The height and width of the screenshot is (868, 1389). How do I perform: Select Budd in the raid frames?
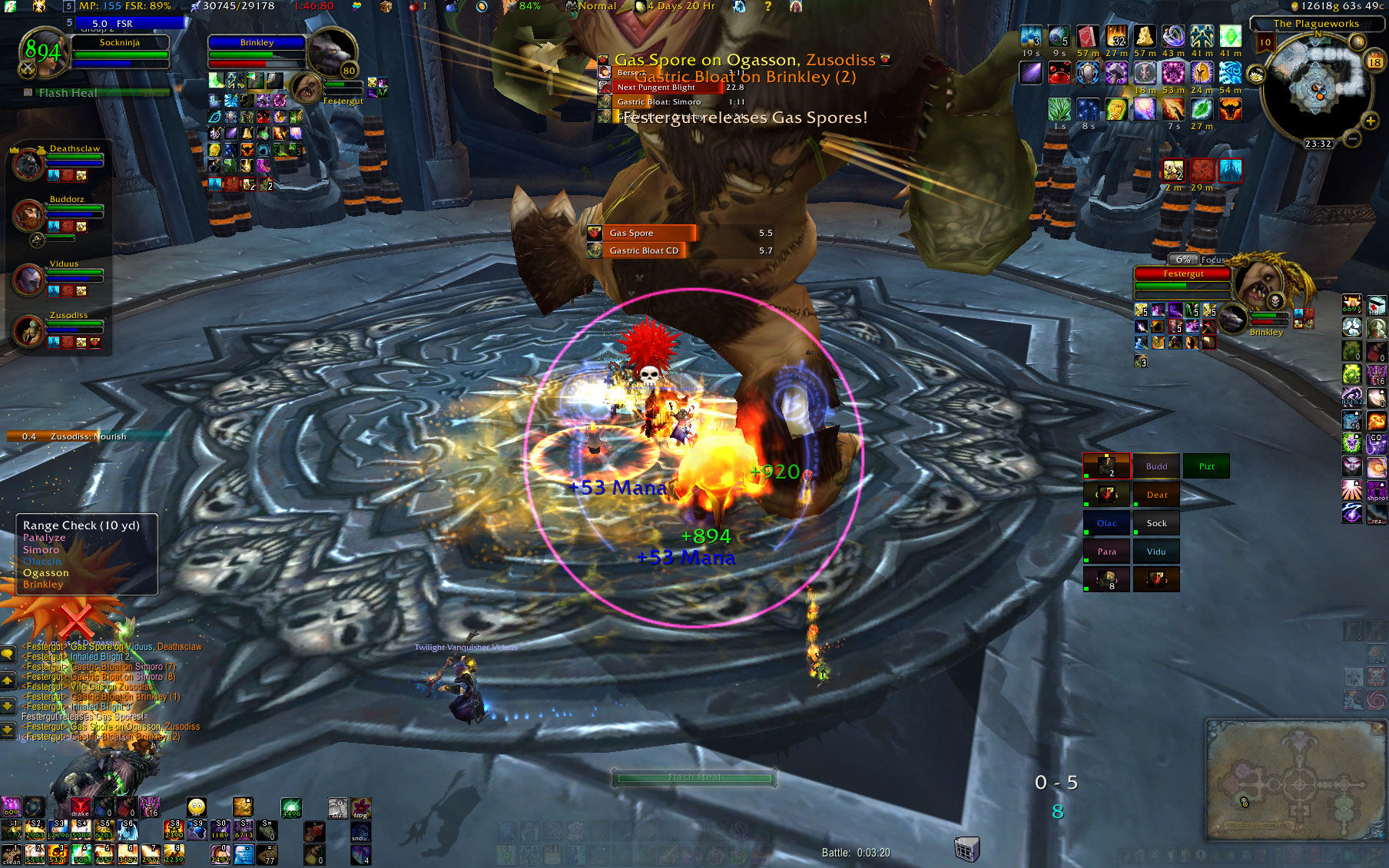[1156, 466]
